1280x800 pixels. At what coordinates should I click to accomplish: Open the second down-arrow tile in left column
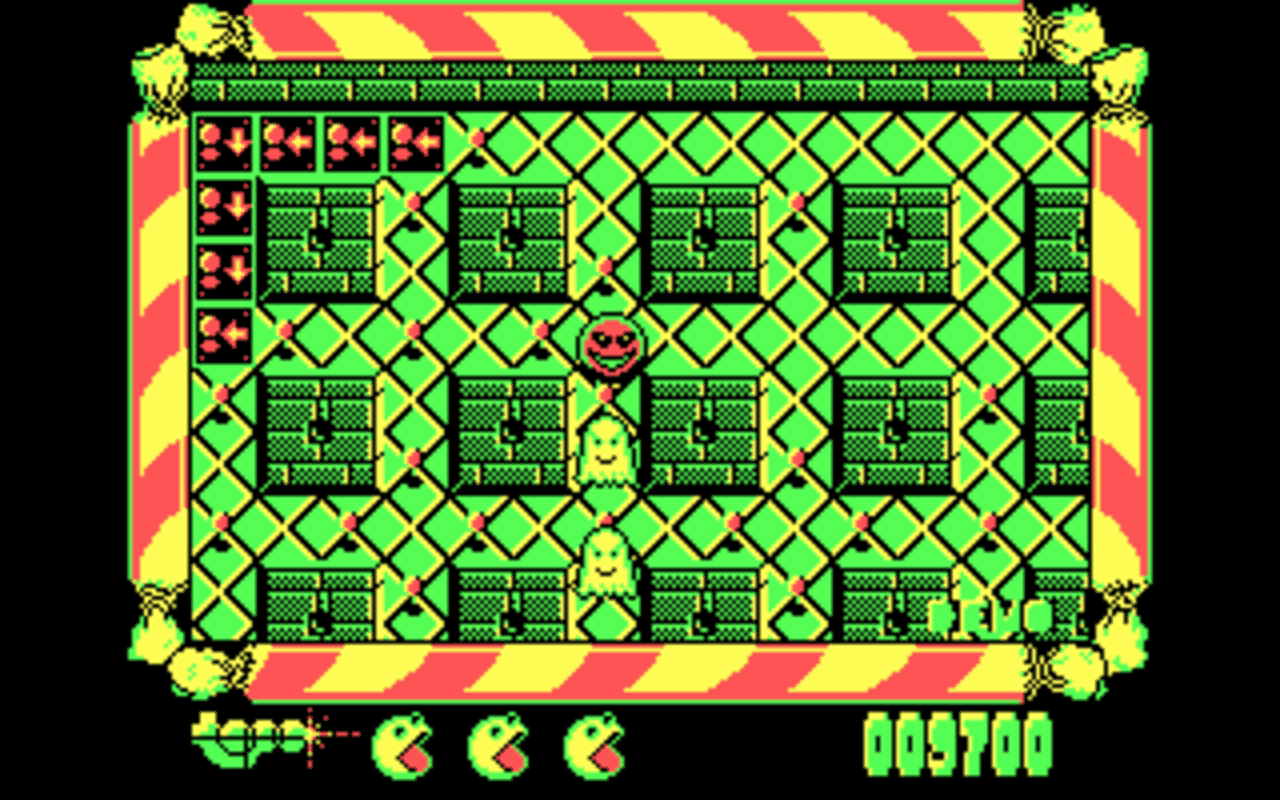pyautogui.click(x=225, y=205)
